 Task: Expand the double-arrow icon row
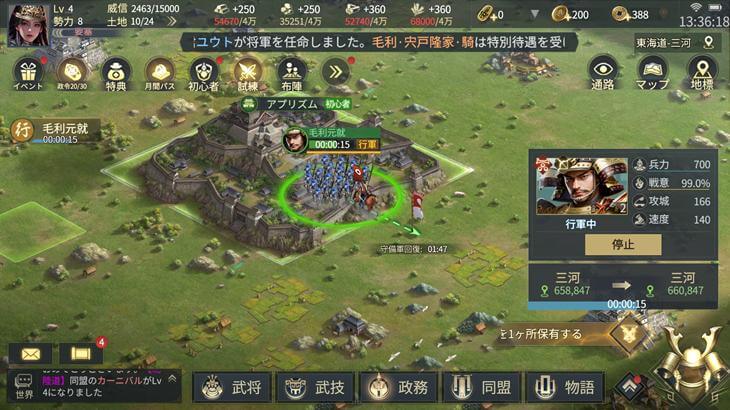pyautogui.click(x=336, y=71)
